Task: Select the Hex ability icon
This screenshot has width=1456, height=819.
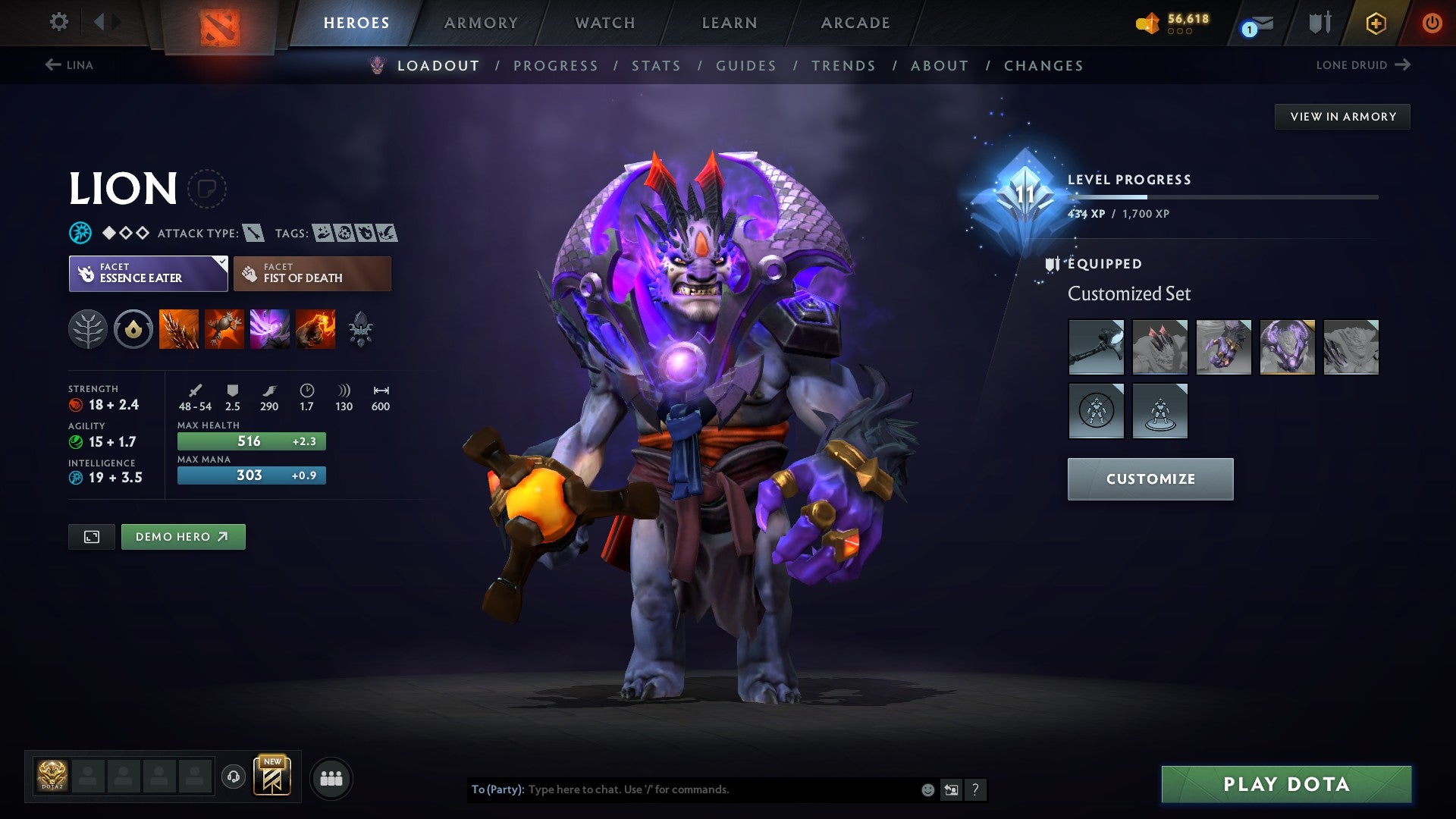Action: (x=225, y=329)
